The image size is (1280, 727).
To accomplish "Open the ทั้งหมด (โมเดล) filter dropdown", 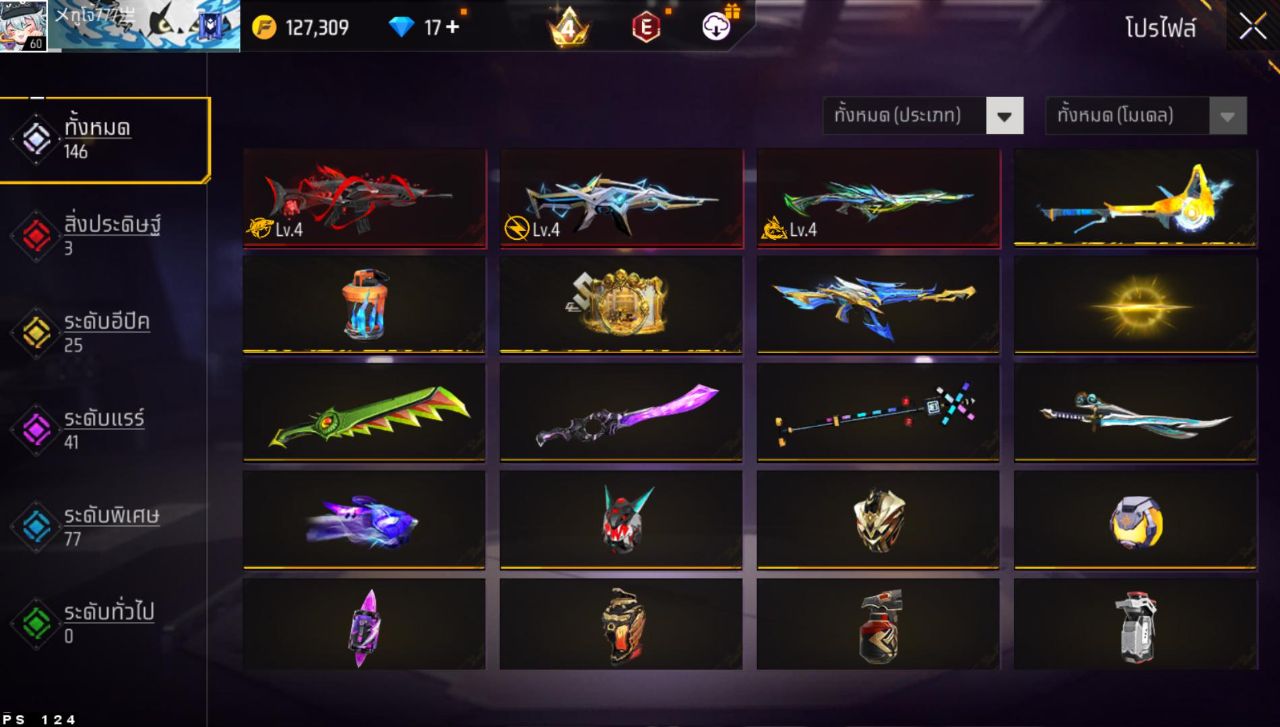I will click(x=1143, y=115).
